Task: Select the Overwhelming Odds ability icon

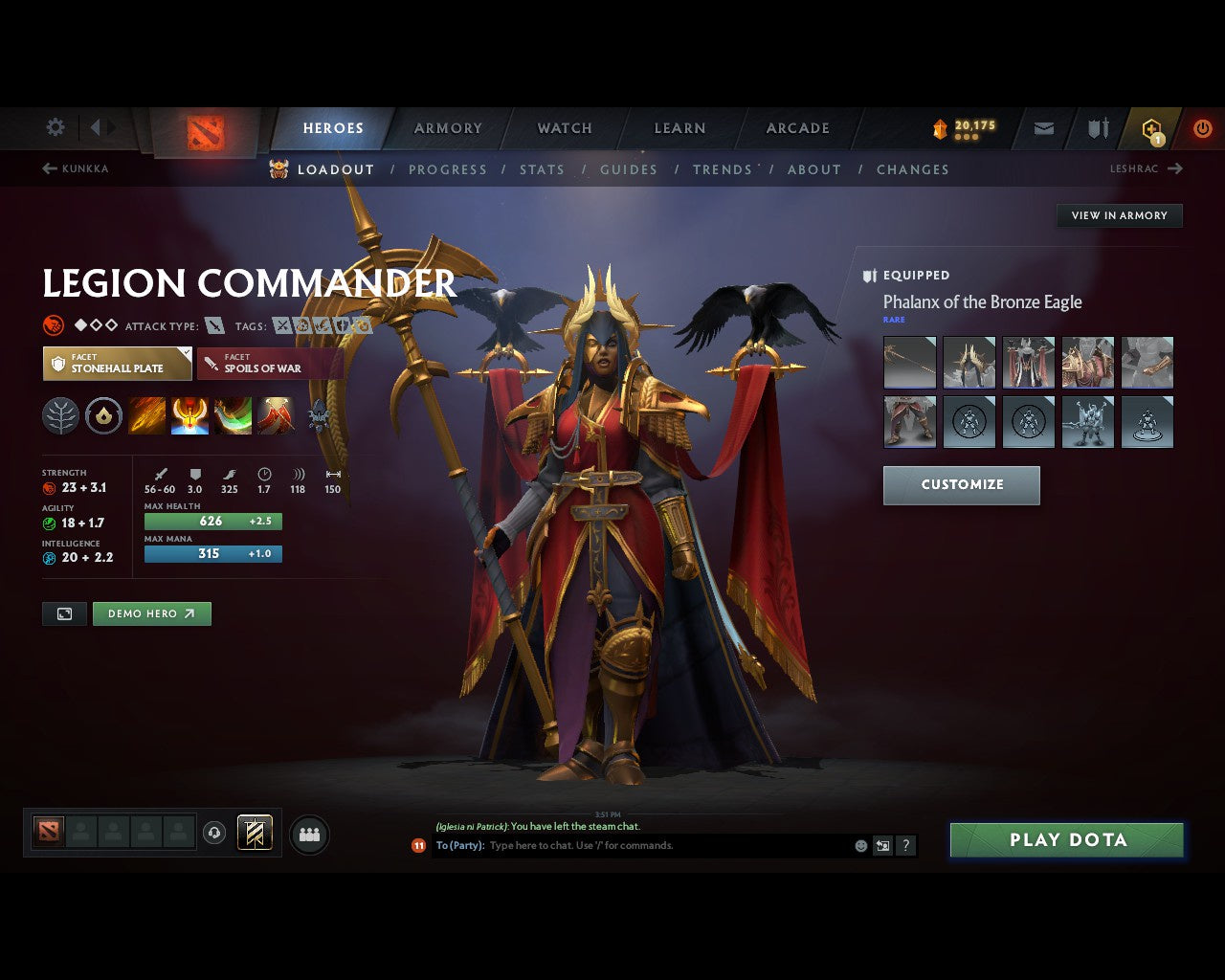Action: click(147, 414)
